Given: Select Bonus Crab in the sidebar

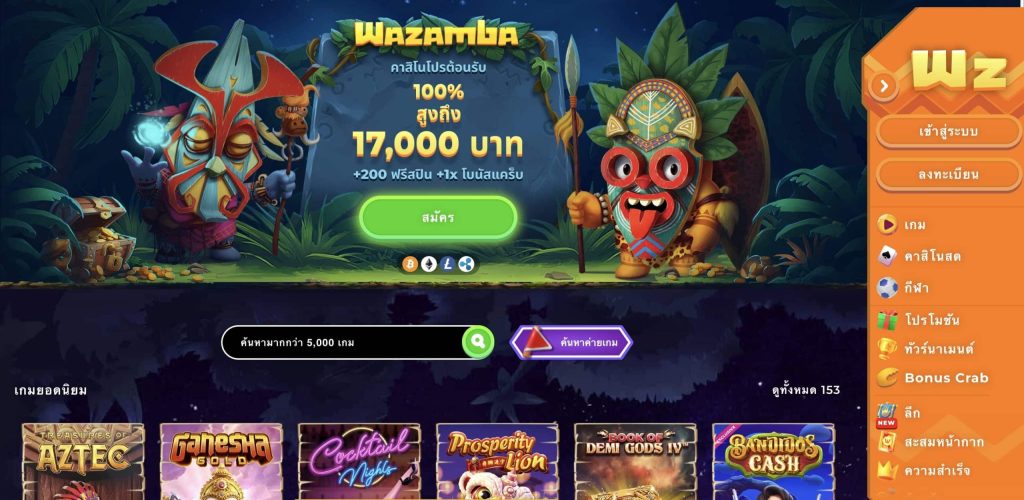Looking at the screenshot, I should [x=945, y=378].
